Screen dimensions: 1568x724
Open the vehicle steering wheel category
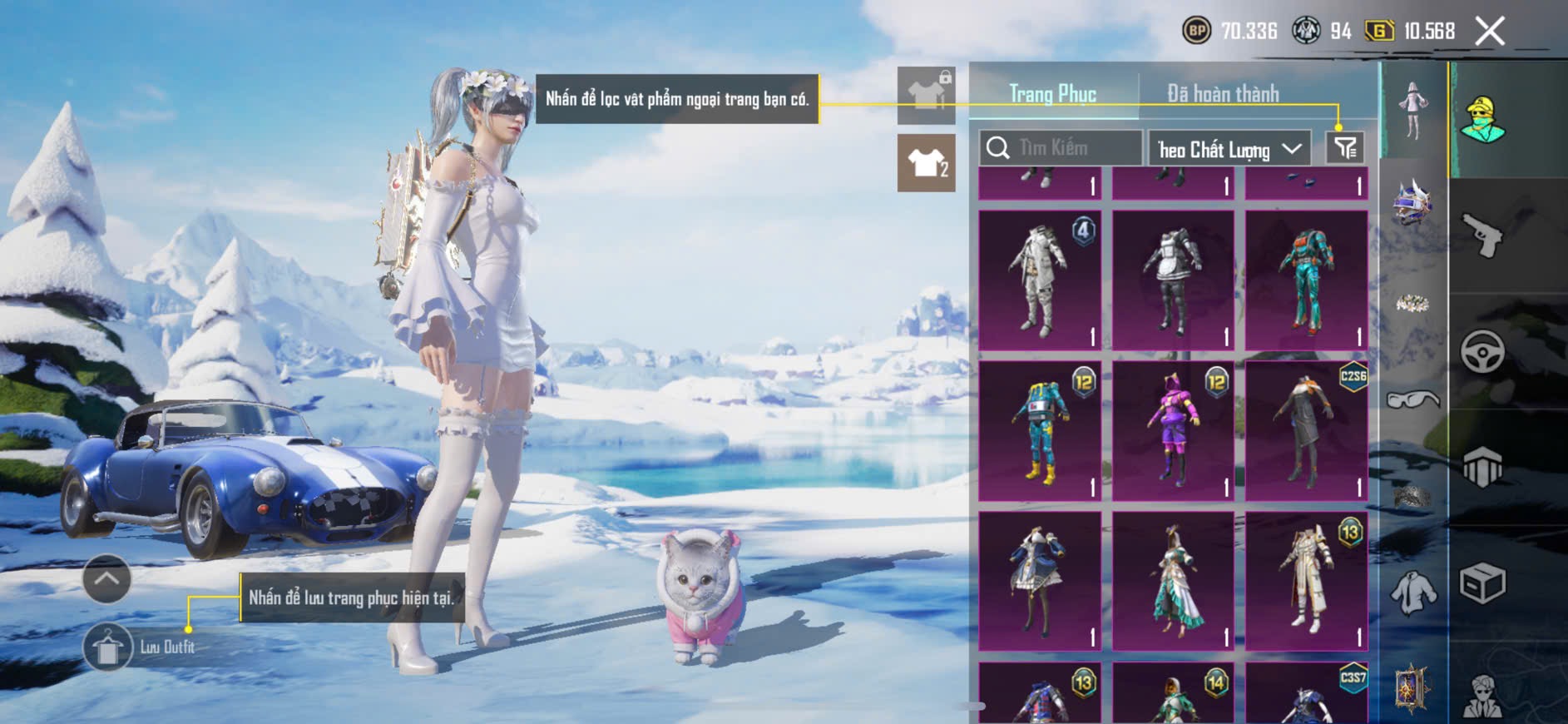pyautogui.click(x=1482, y=351)
